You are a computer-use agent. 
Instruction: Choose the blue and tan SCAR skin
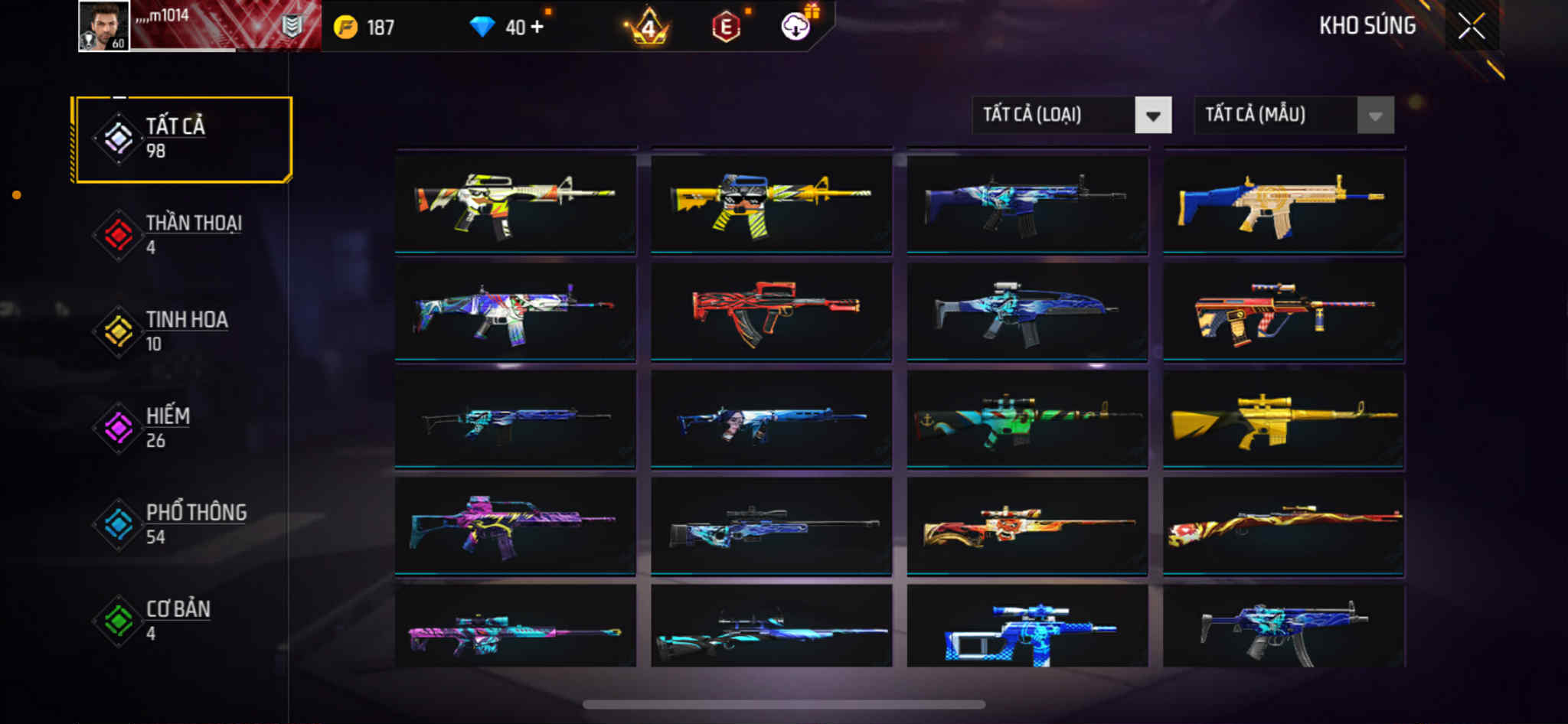click(x=1283, y=204)
